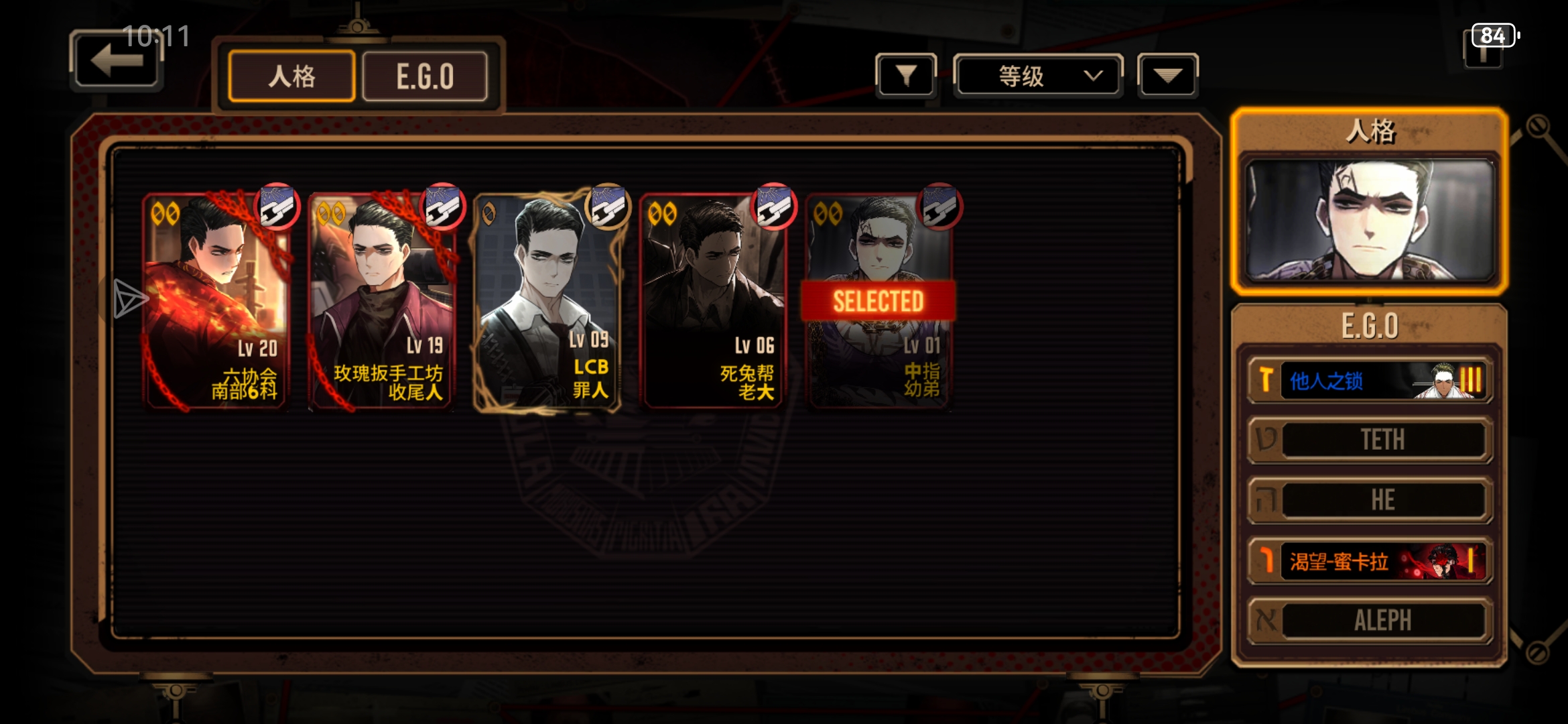Open the 等级 sort dropdown
This screenshot has height=724, width=1568.
[1037, 76]
